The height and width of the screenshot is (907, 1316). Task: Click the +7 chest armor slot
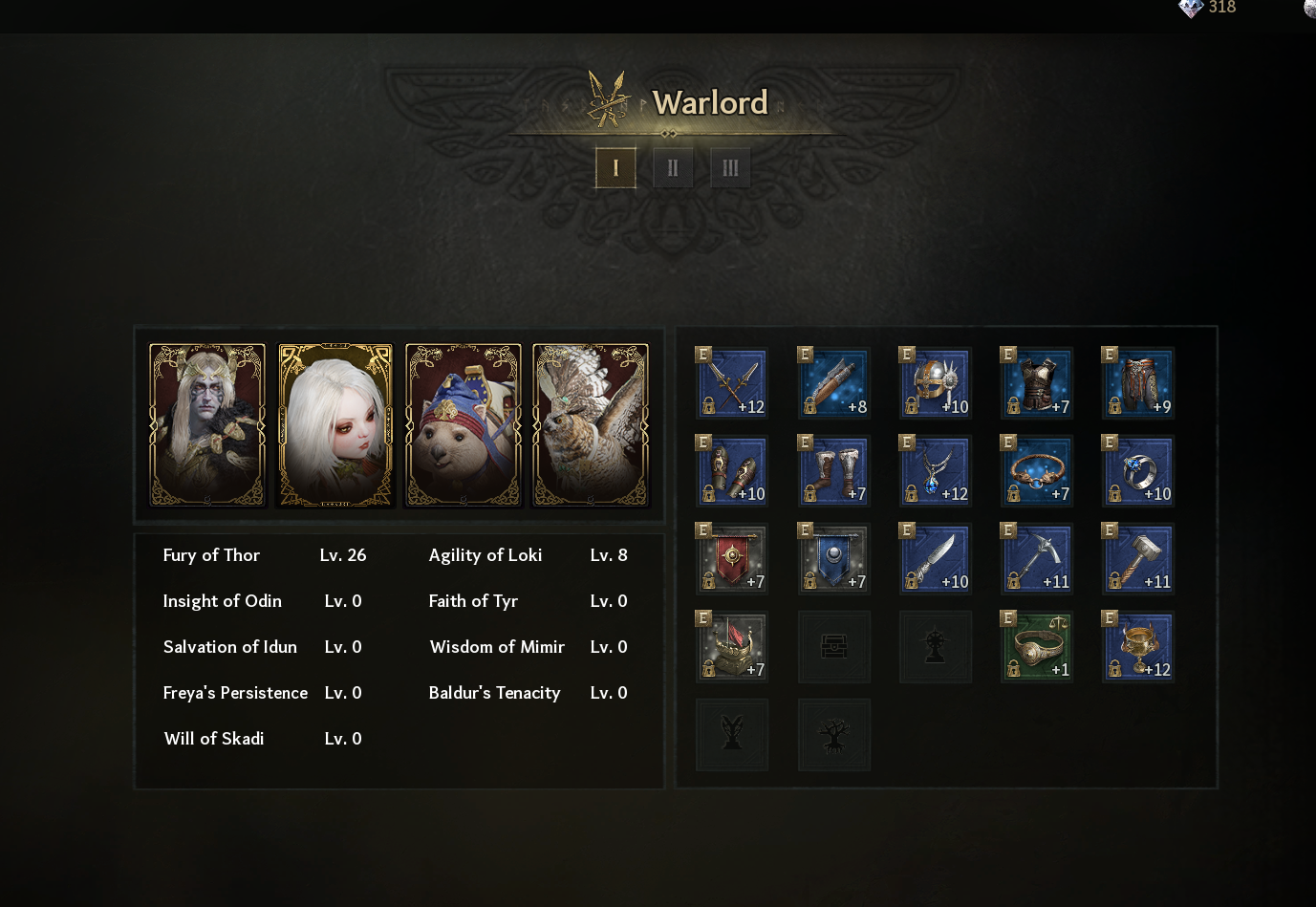[x=1037, y=382]
